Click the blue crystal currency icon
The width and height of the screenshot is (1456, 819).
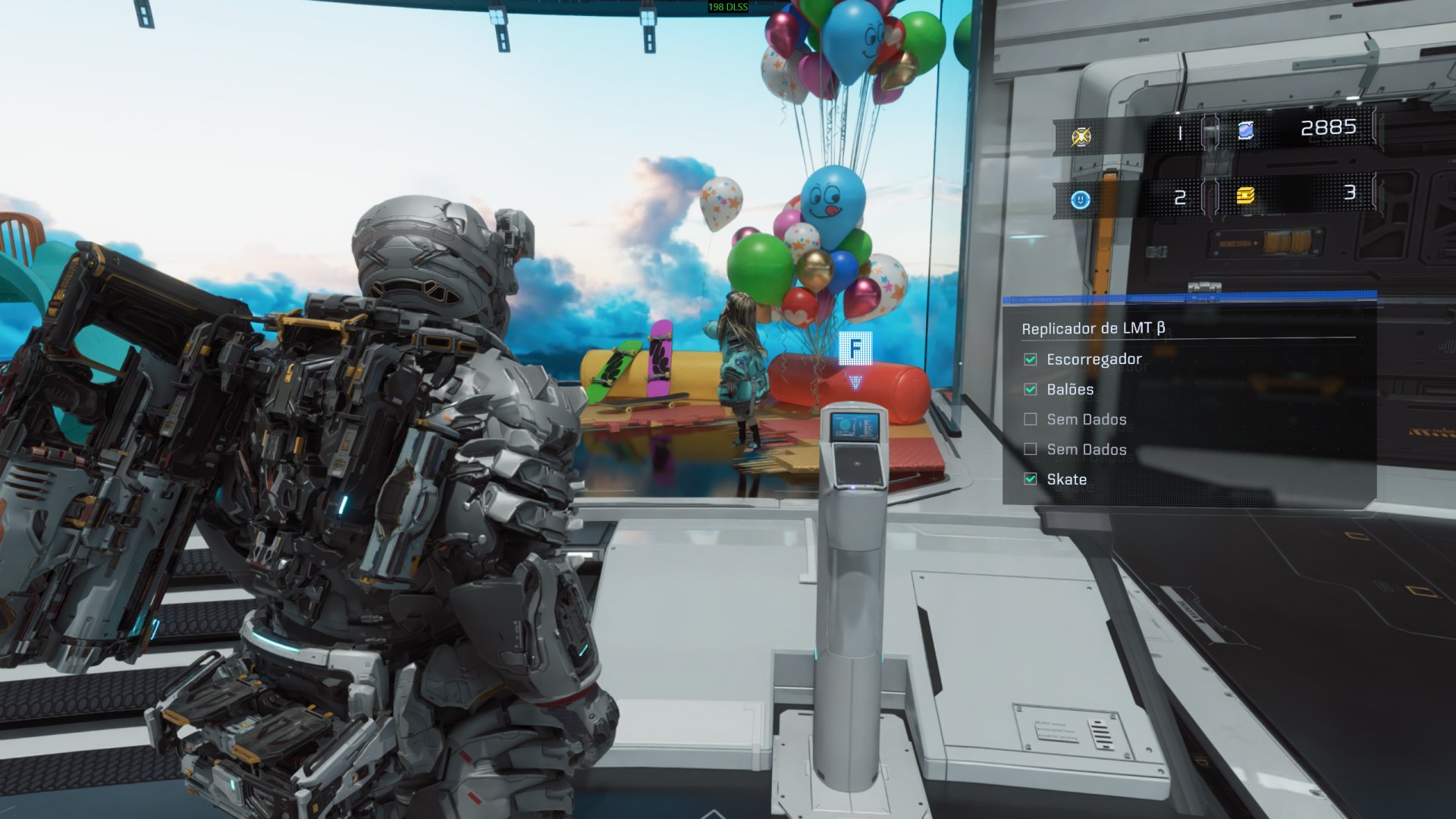pos(1245,131)
